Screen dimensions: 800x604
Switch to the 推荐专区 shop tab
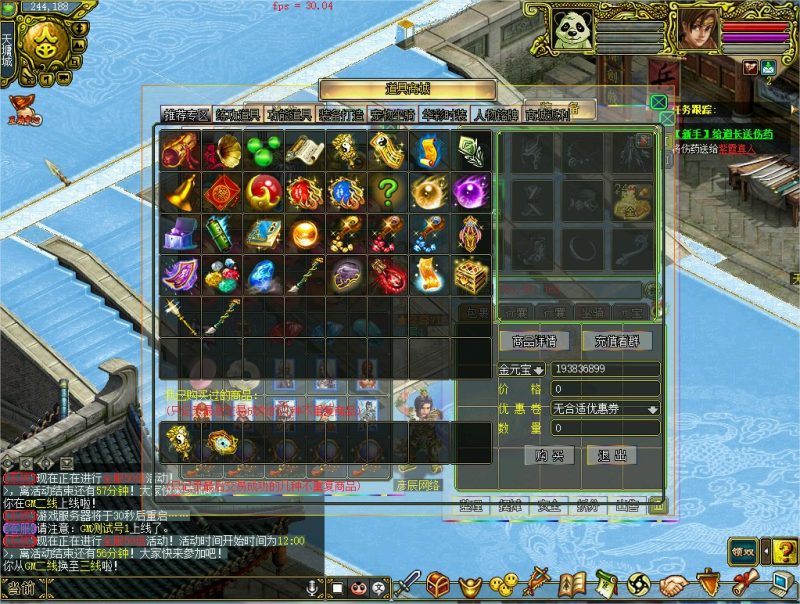click(x=185, y=114)
